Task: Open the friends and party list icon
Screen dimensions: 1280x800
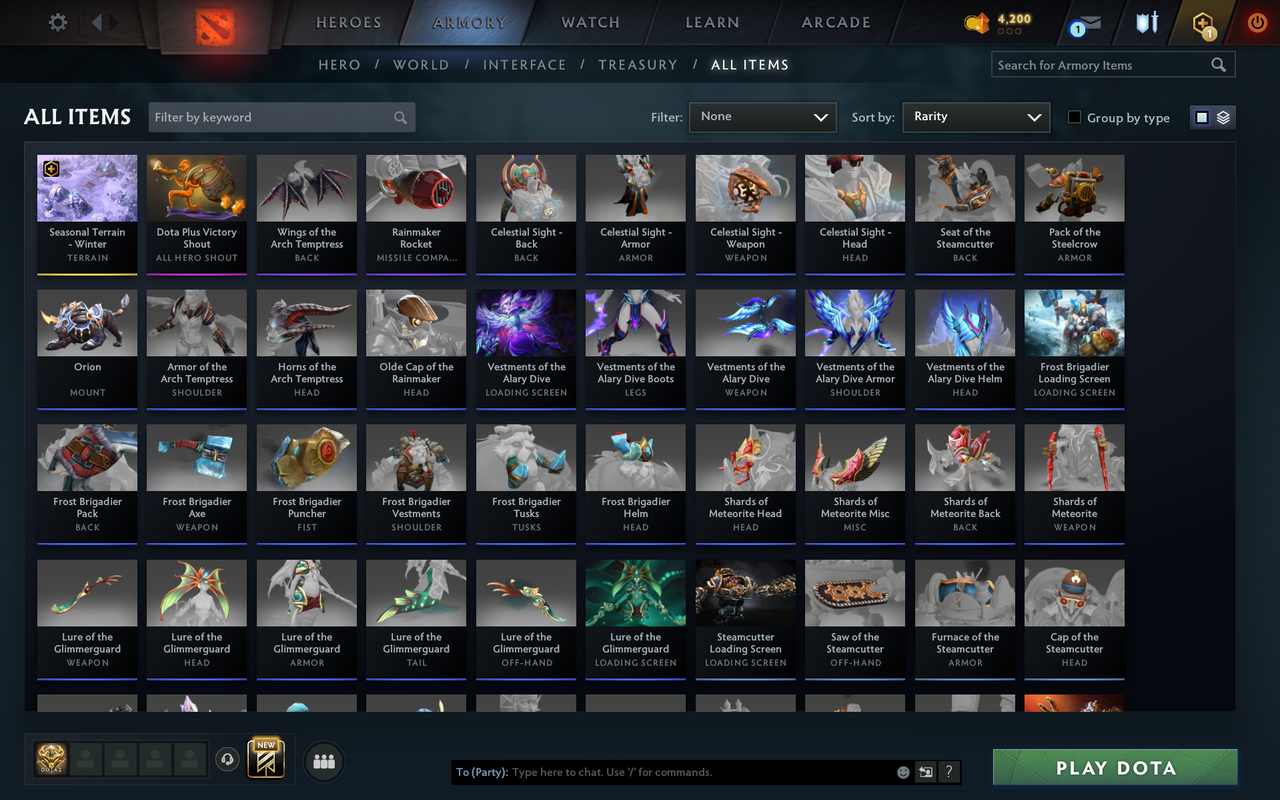Action: coord(323,761)
